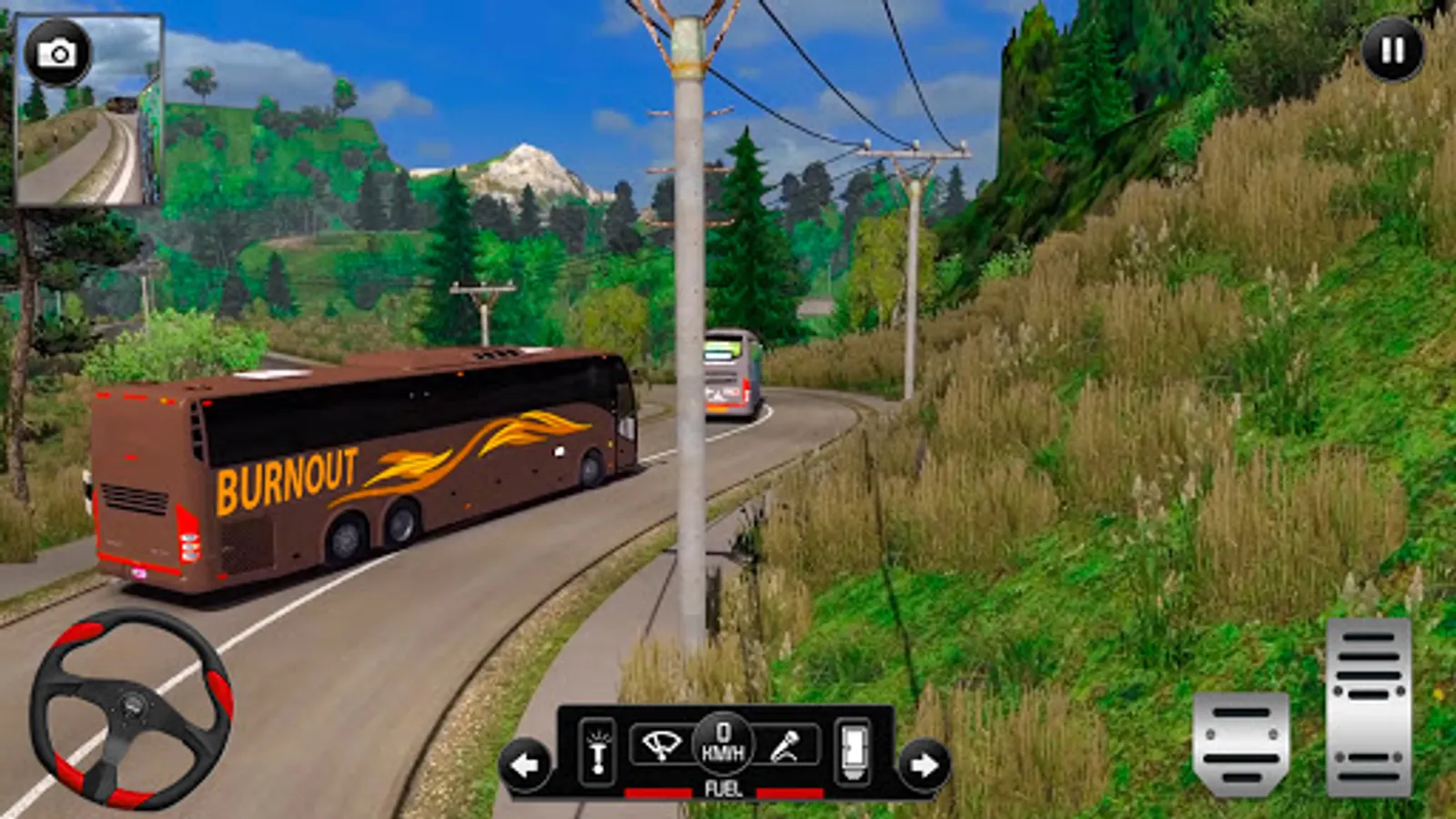
Task: Activate the left turn arrow
Action: 525,765
